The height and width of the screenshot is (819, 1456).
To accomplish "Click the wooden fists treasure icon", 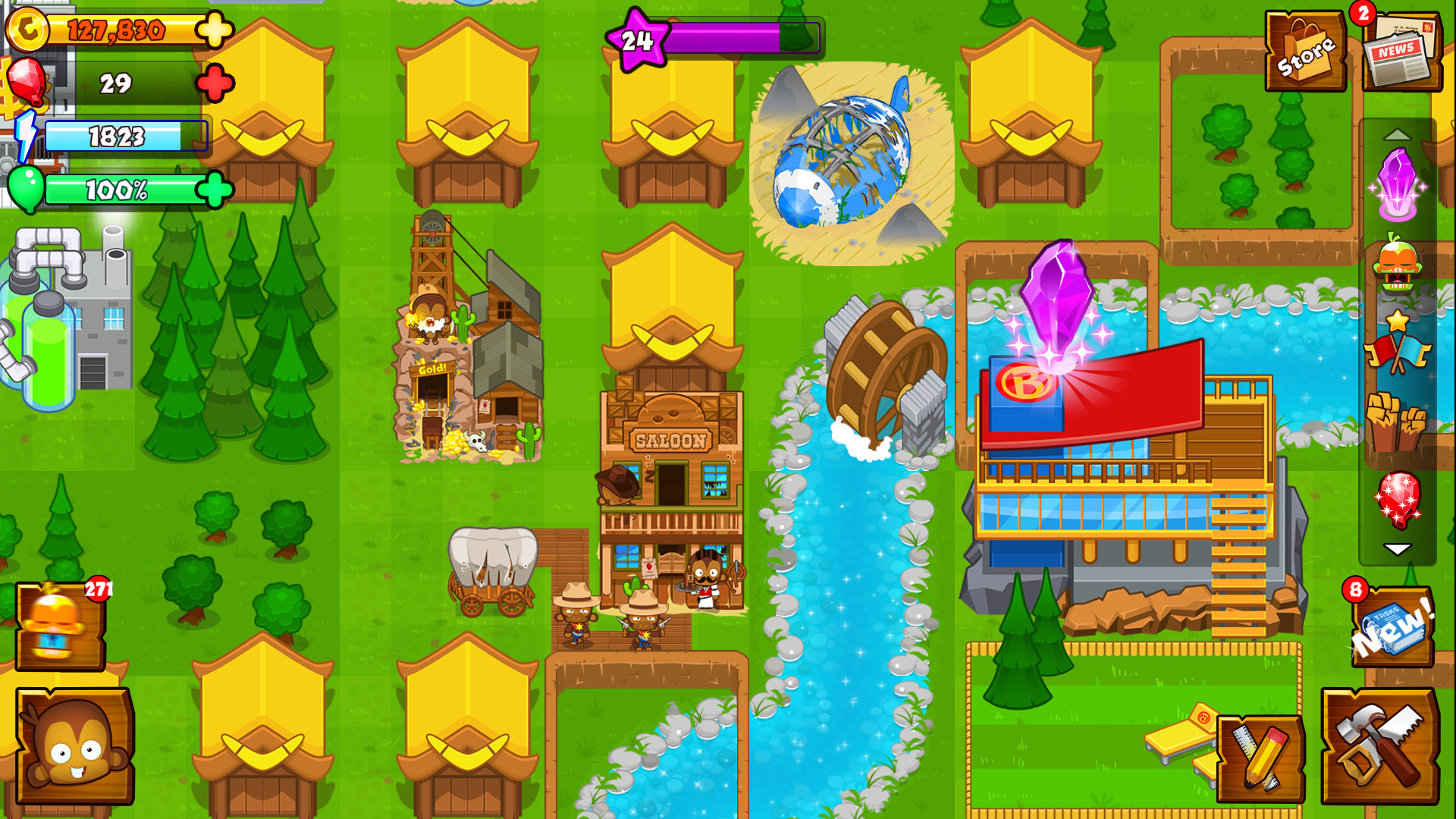I will (x=1392, y=421).
